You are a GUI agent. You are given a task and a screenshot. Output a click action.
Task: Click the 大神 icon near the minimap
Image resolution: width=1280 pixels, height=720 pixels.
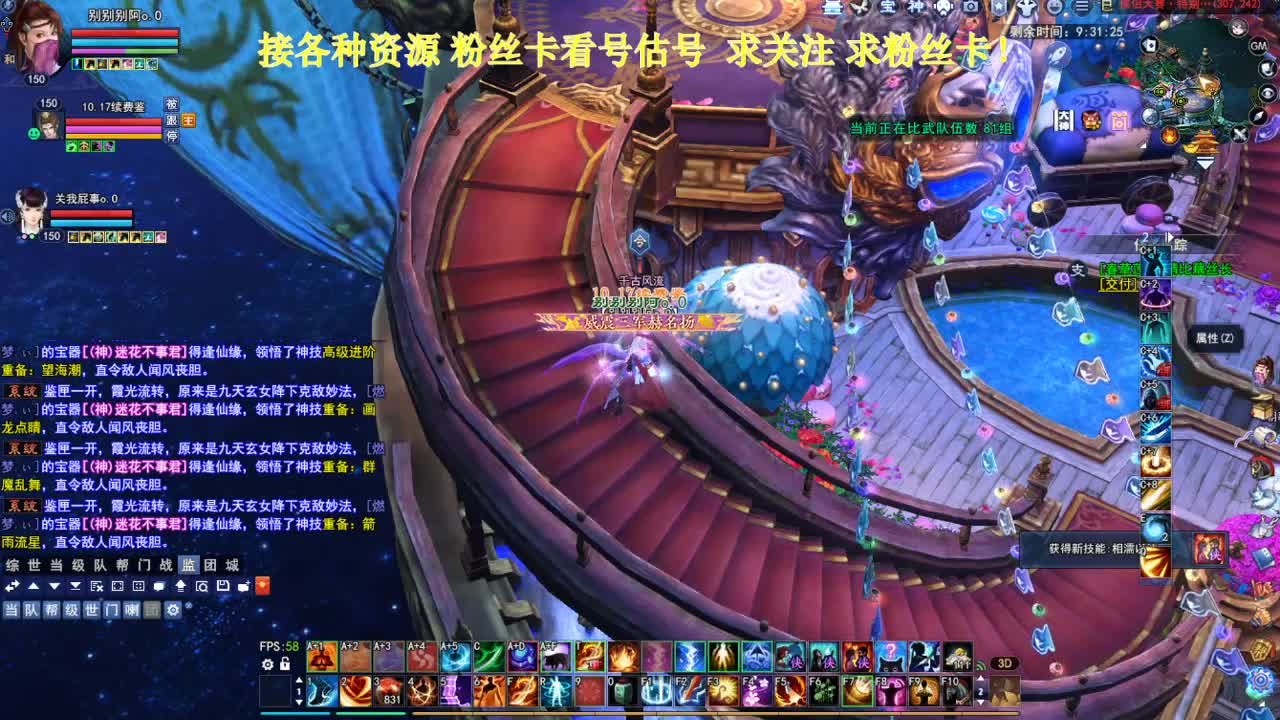click(x=1064, y=120)
